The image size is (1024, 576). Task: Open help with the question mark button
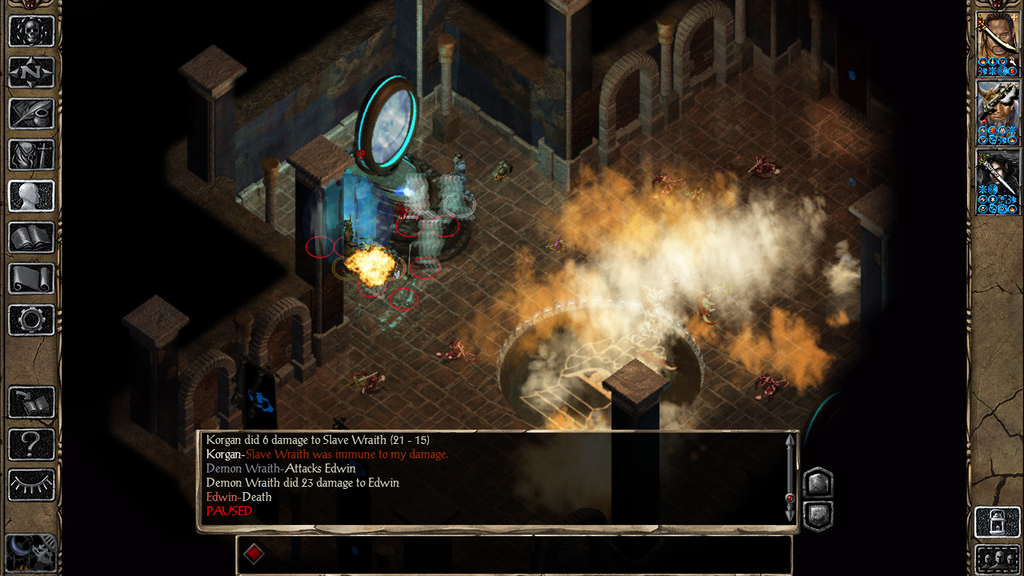(31, 443)
